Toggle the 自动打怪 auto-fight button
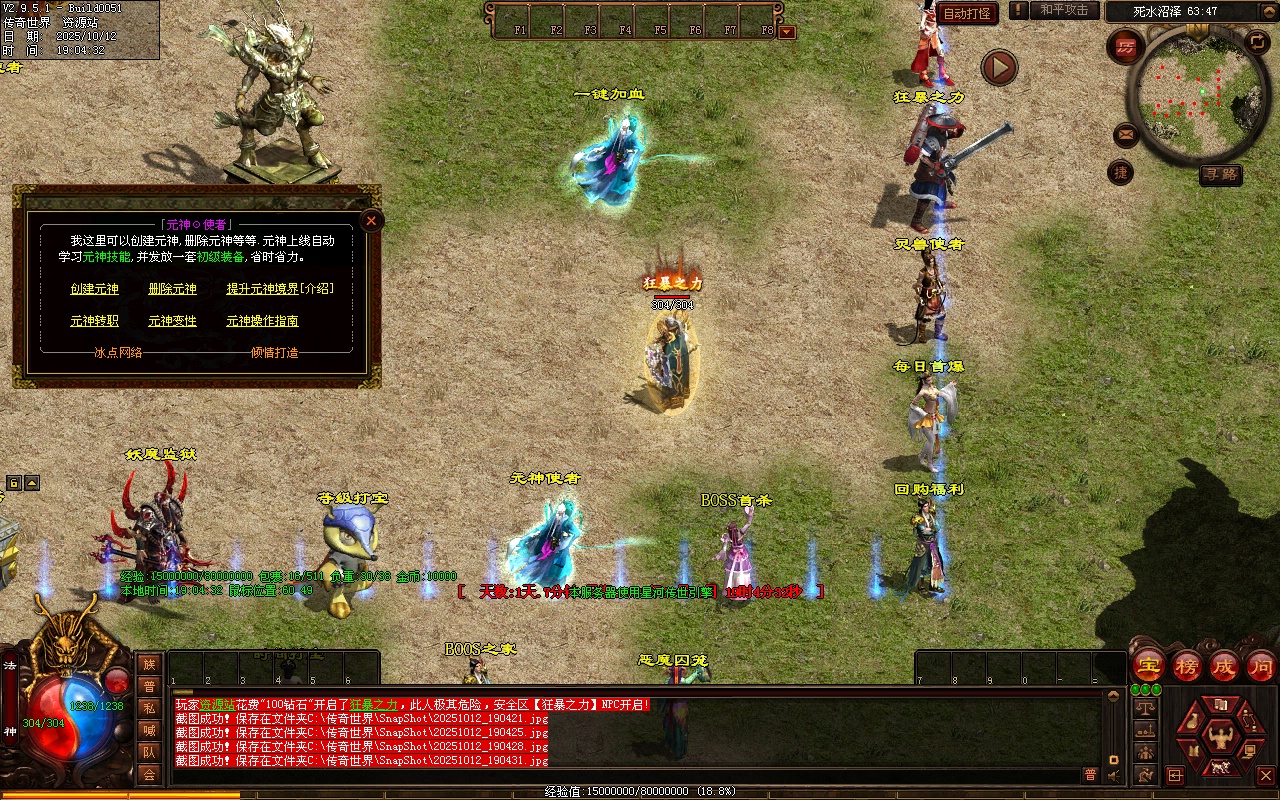The width and height of the screenshot is (1280, 800). click(967, 13)
